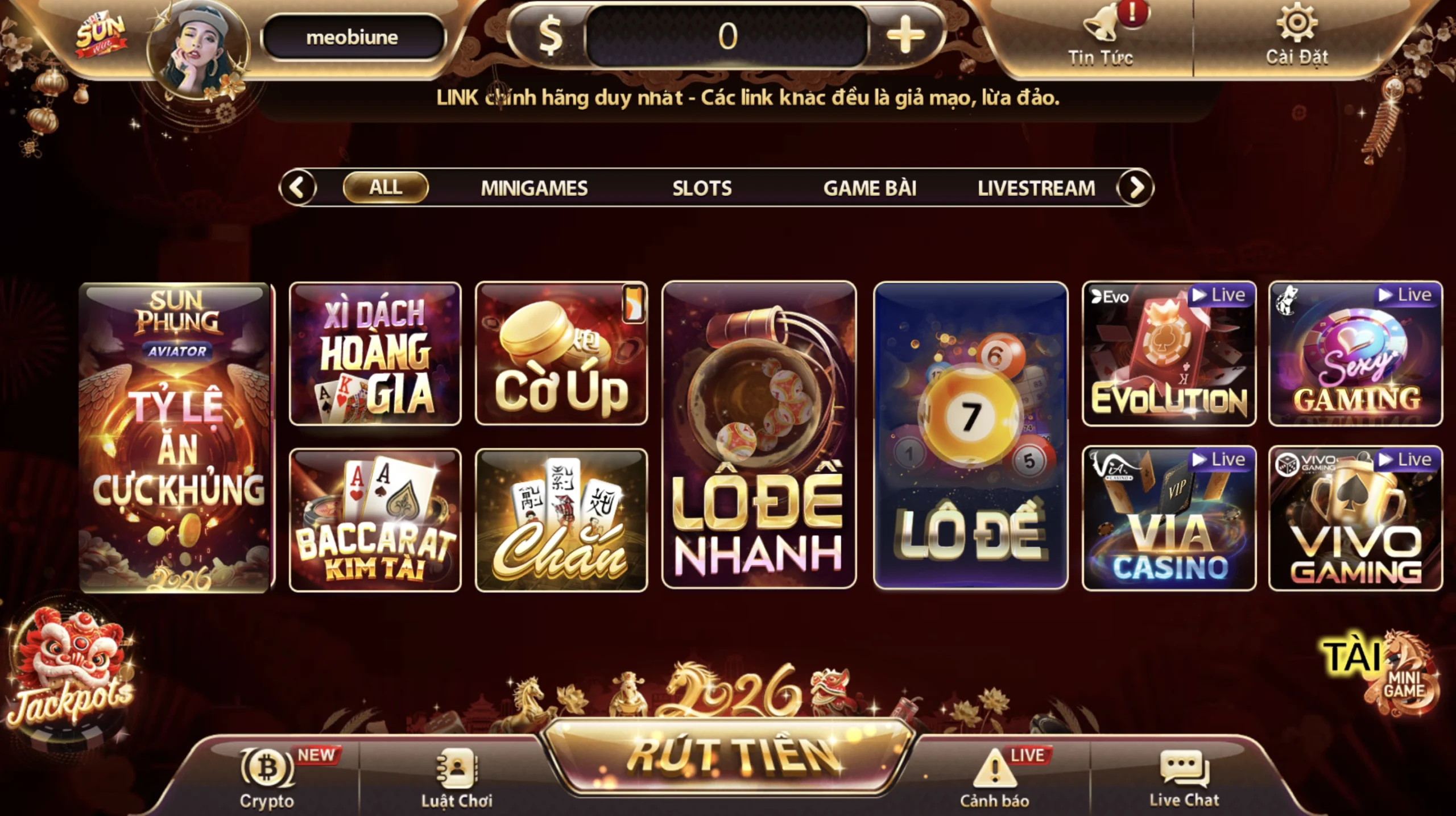Screen dimensions: 1456x816
Task: Open the Xì Dách Hoàng Gia game
Action: (x=375, y=354)
